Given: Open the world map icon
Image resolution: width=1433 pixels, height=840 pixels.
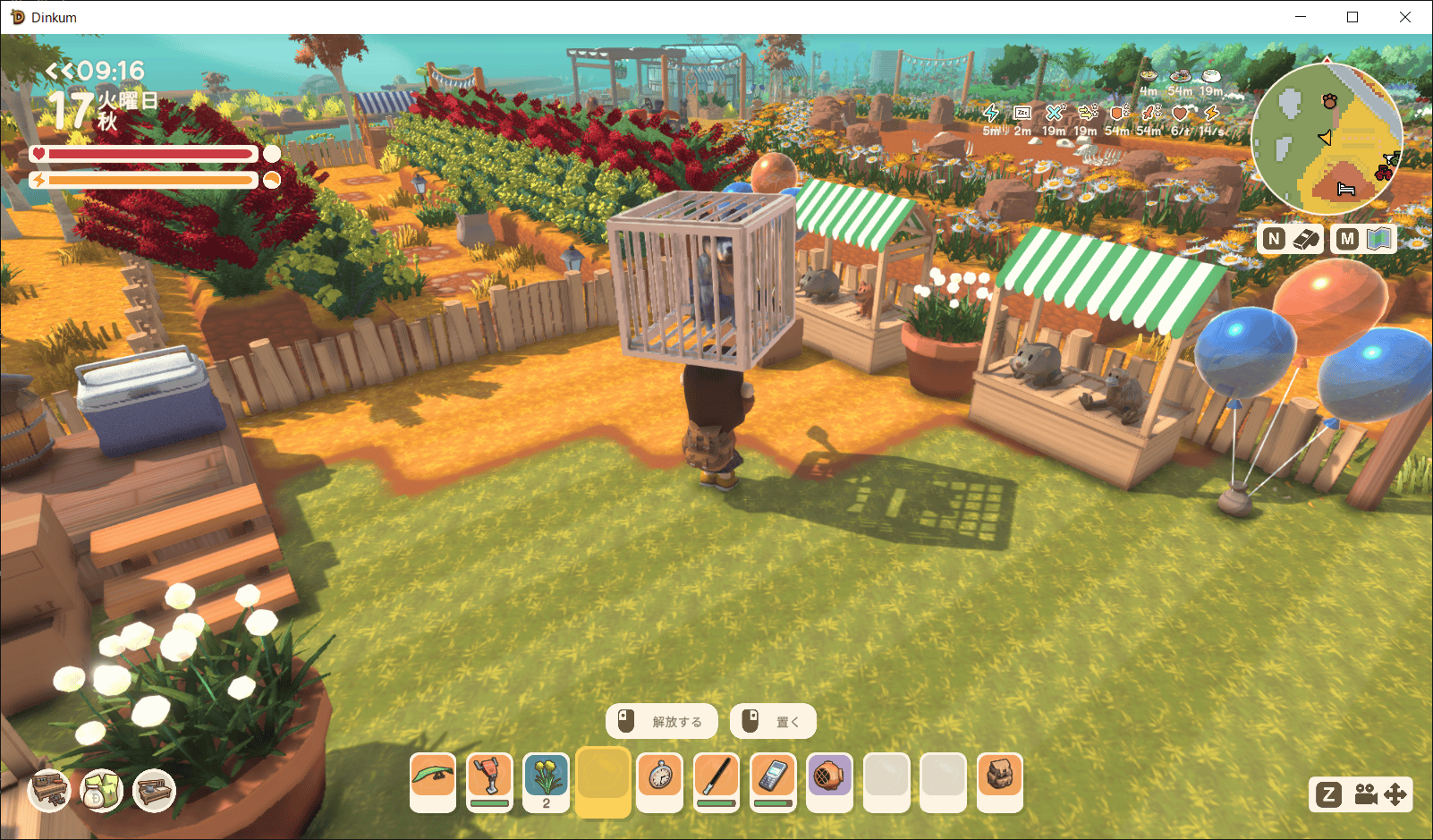Looking at the screenshot, I should pos(1379,239).
